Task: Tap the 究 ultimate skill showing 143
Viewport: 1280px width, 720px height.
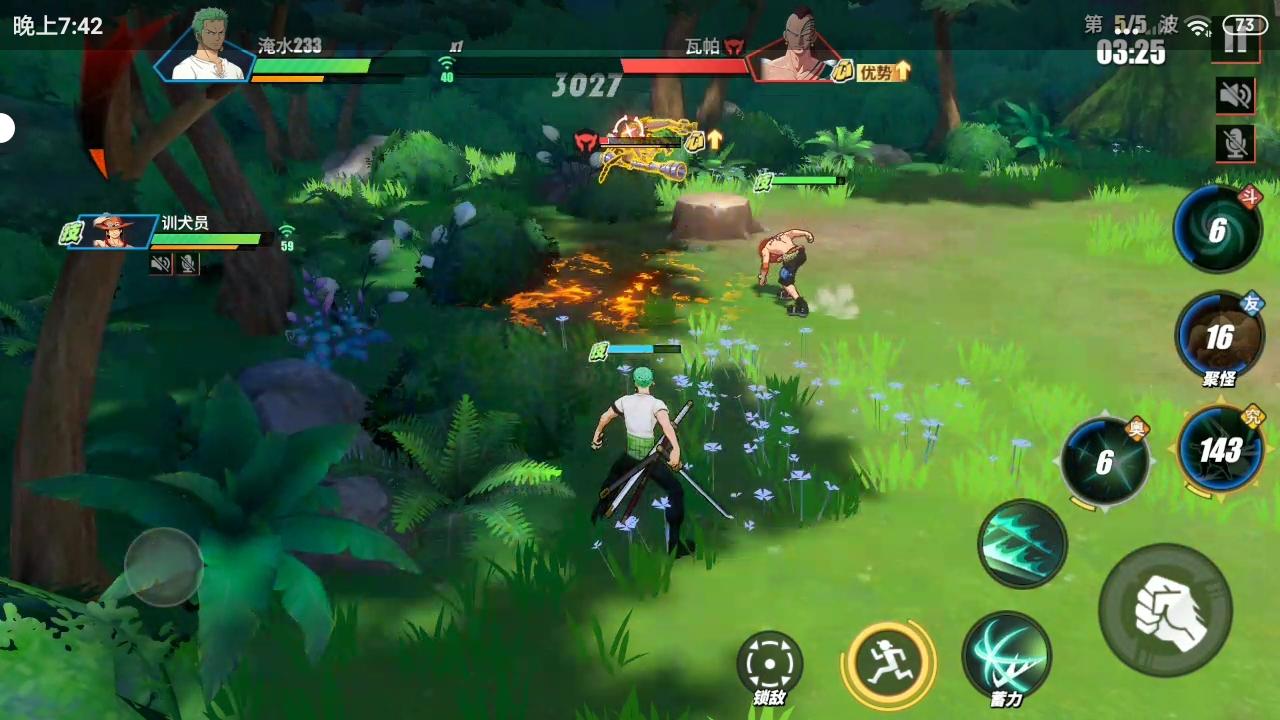Action: tap(1219, 450)
